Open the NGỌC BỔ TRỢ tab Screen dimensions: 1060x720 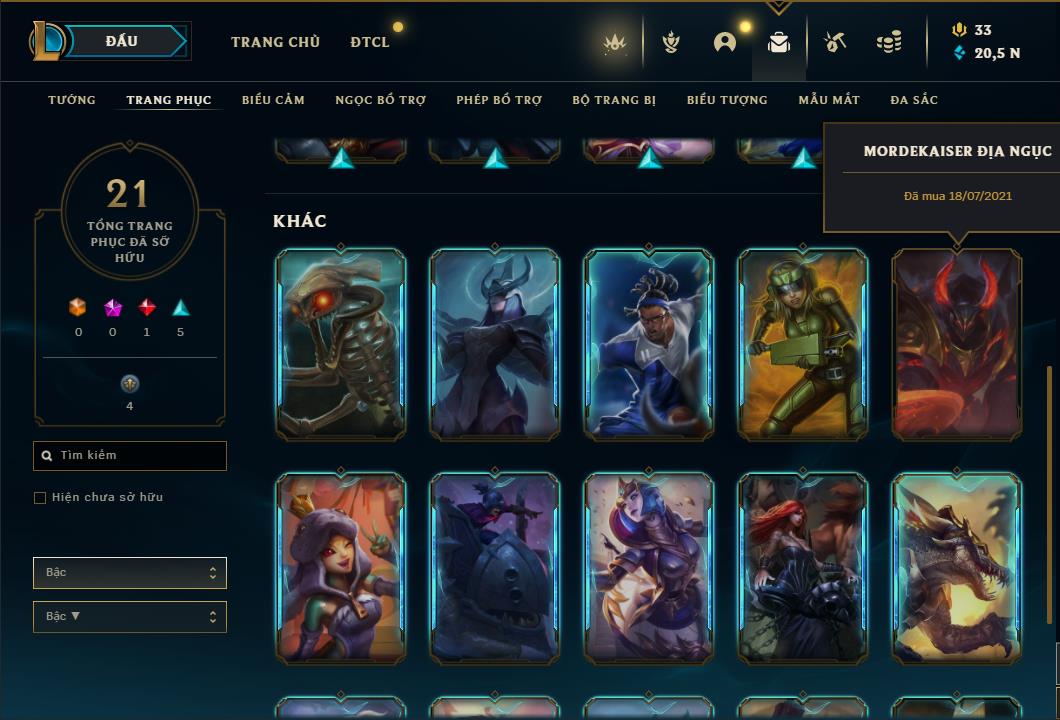point(380,100)
